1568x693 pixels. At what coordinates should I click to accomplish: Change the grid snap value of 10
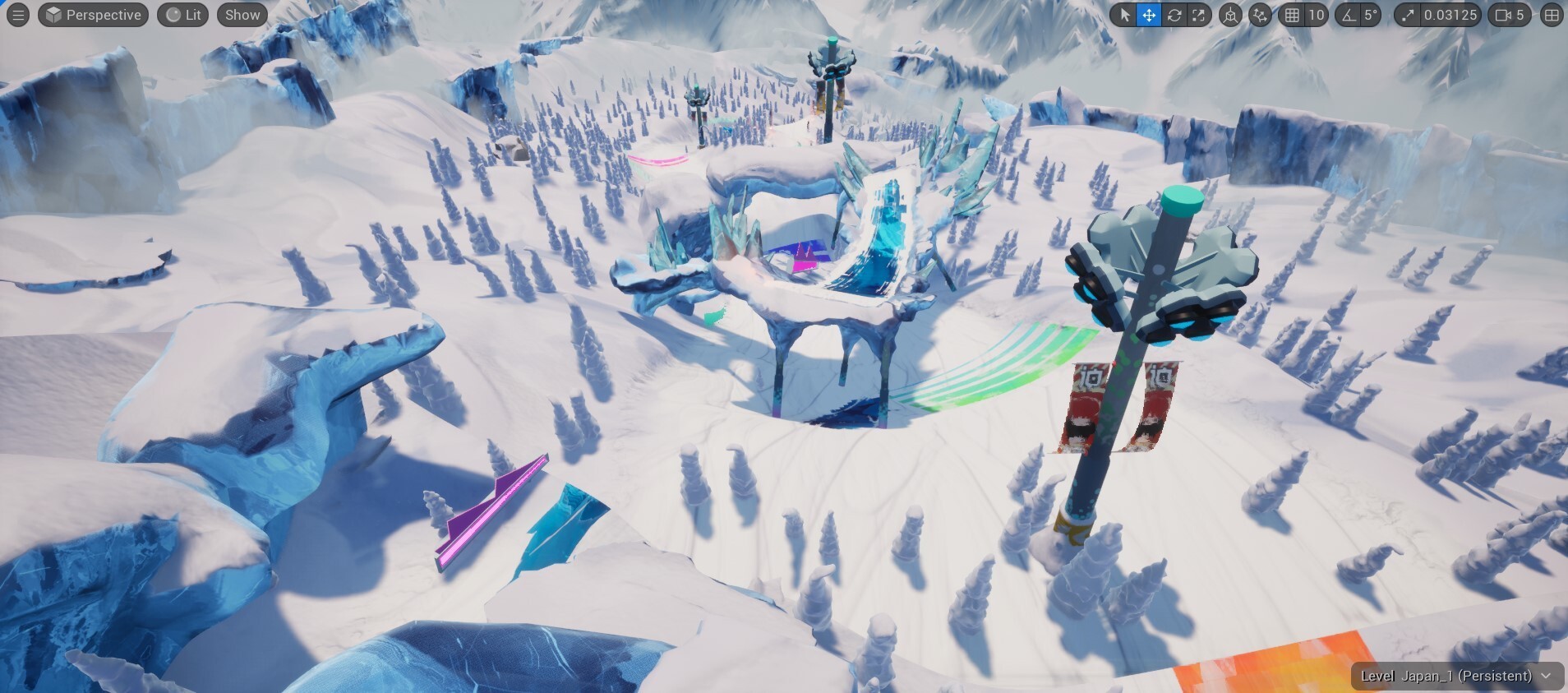point(1318,15)
